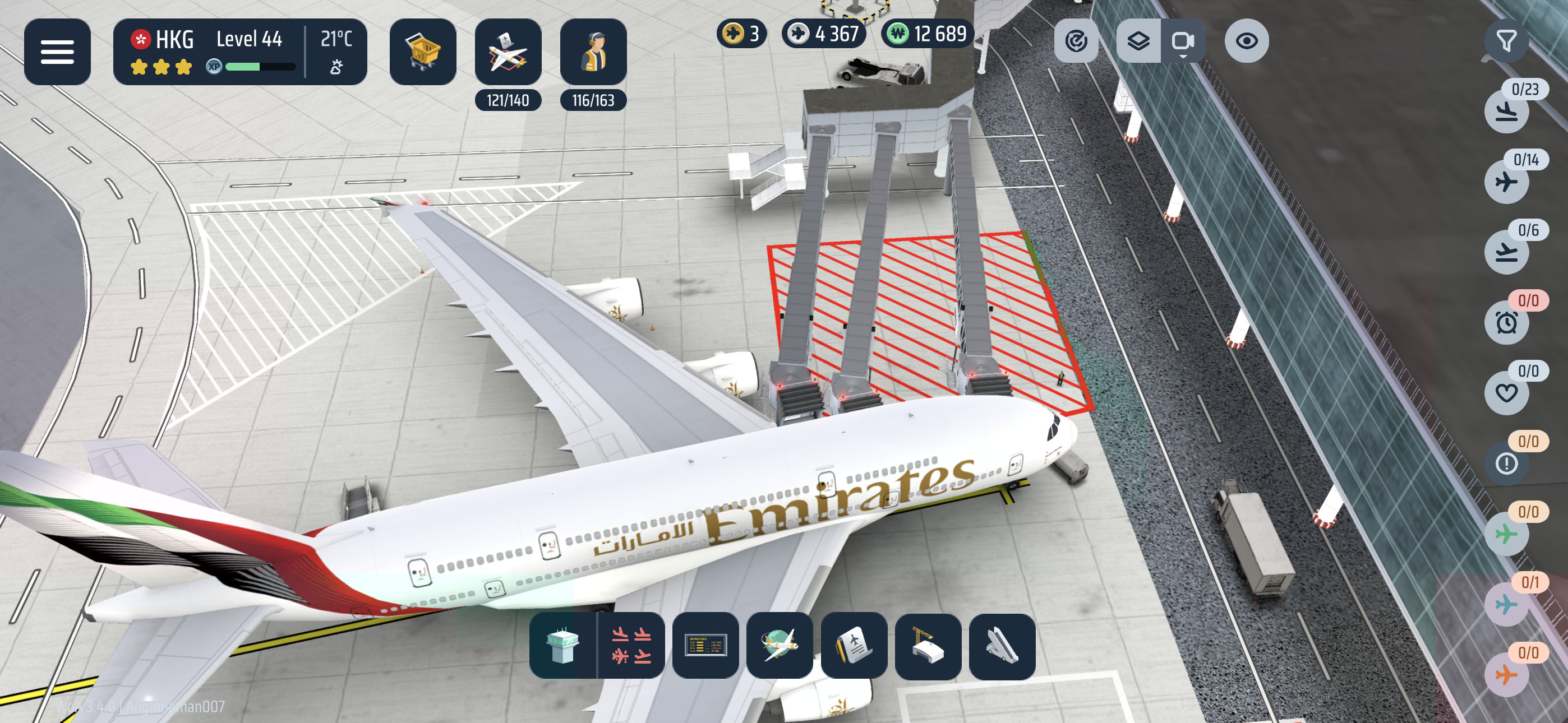Image resolution: width=1568 pixels, height=723 pixels.
Task: Open the exclamation alerts list
Action: pos(1506,464)
